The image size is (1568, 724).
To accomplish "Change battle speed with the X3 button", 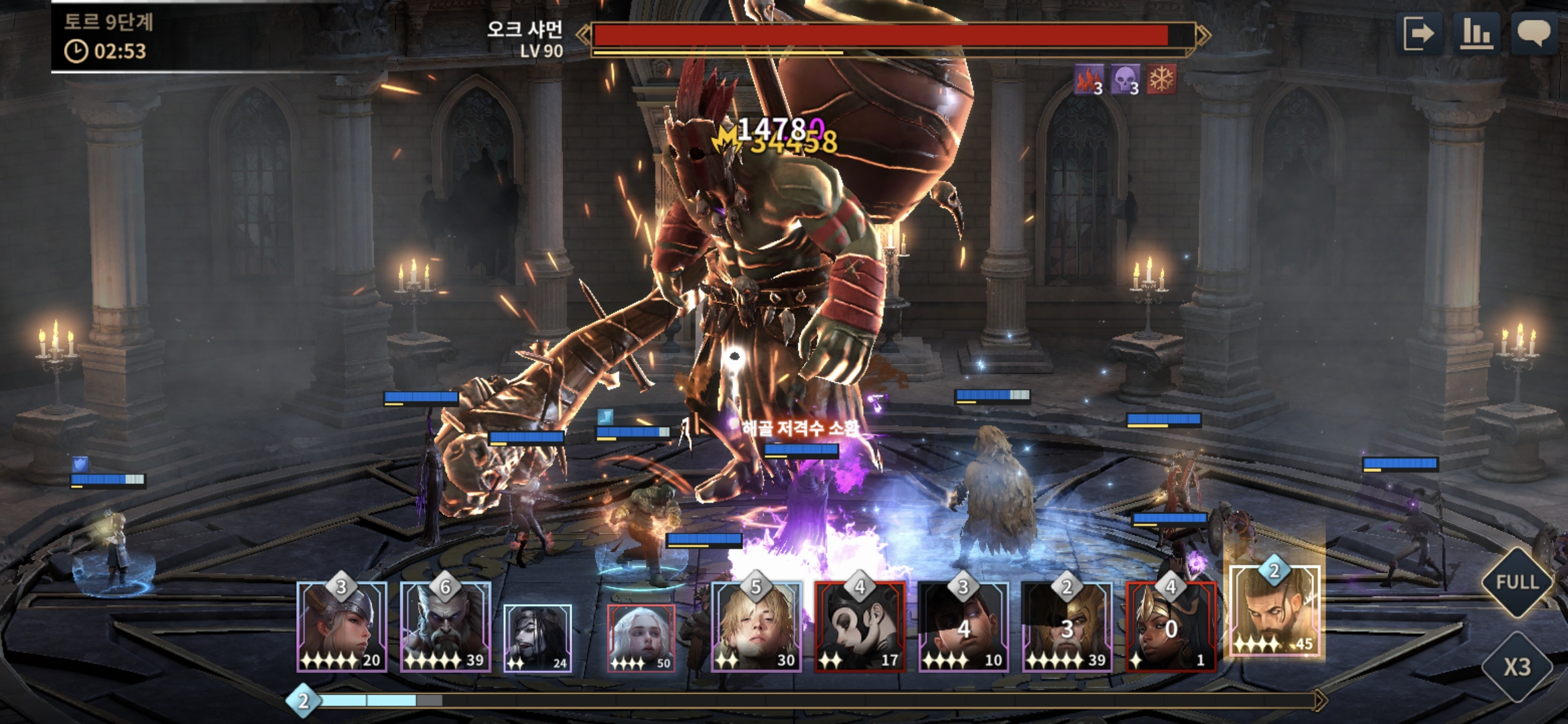I will point(1517,666).
